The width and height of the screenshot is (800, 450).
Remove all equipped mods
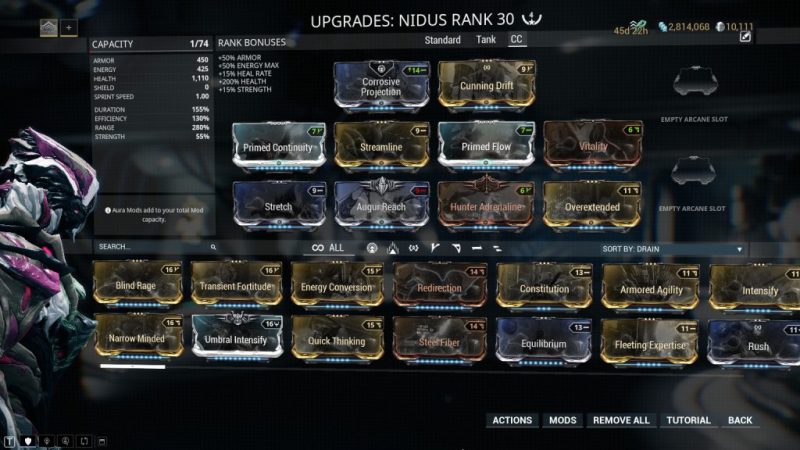pyautogui.click(x=621, y=420)
